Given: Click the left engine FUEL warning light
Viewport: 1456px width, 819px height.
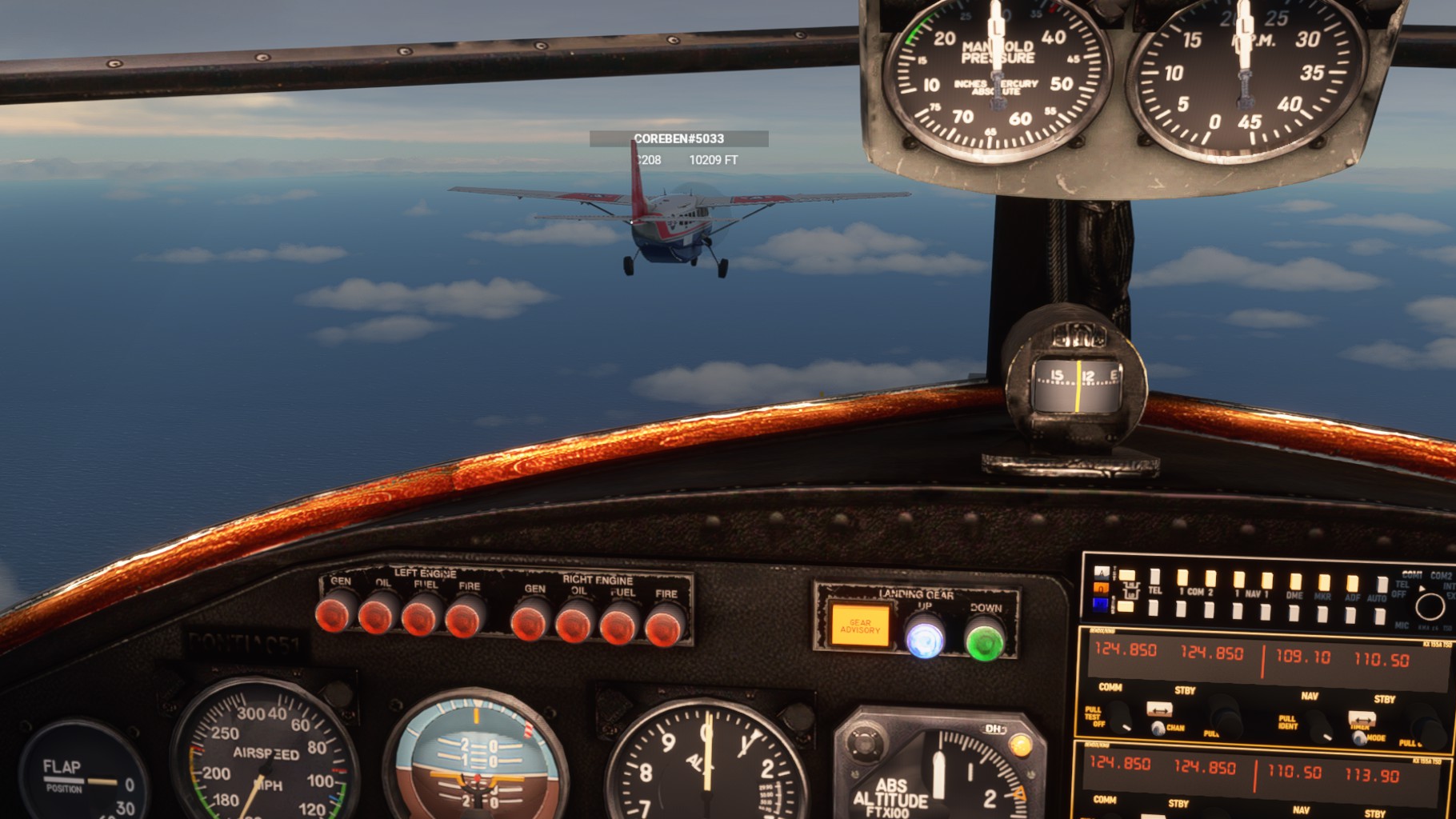Looking at the screenshot, I should pos(421,617).
